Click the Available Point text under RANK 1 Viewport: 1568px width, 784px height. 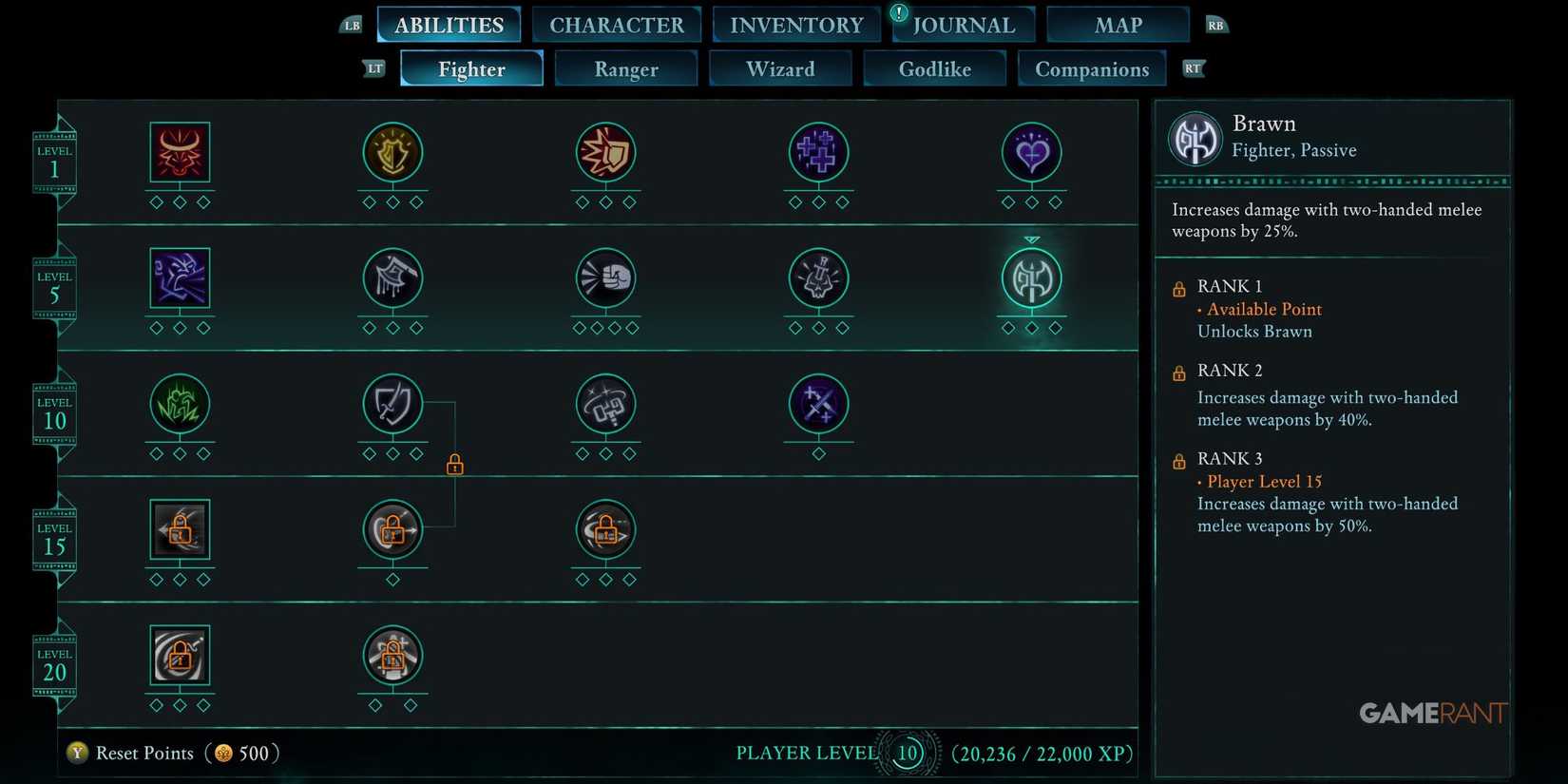tap(1264, 309)
